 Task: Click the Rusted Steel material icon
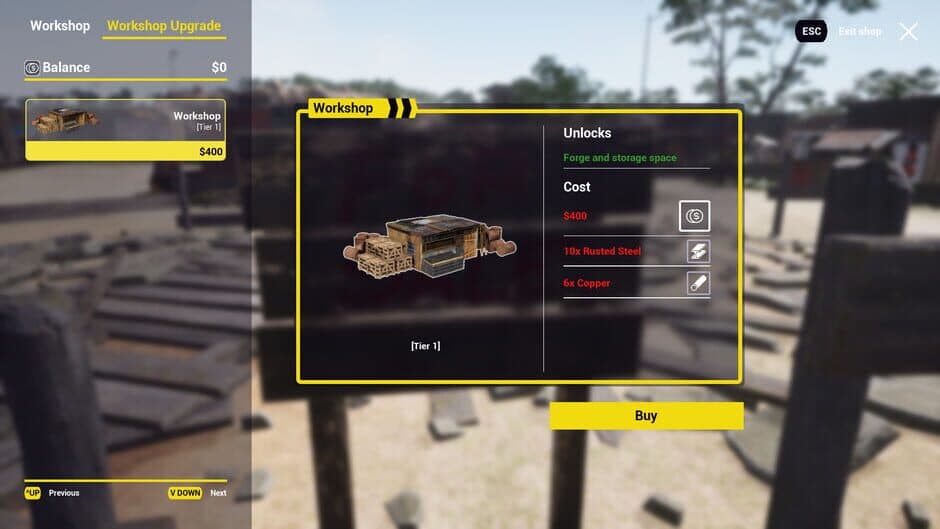point(698,251)
